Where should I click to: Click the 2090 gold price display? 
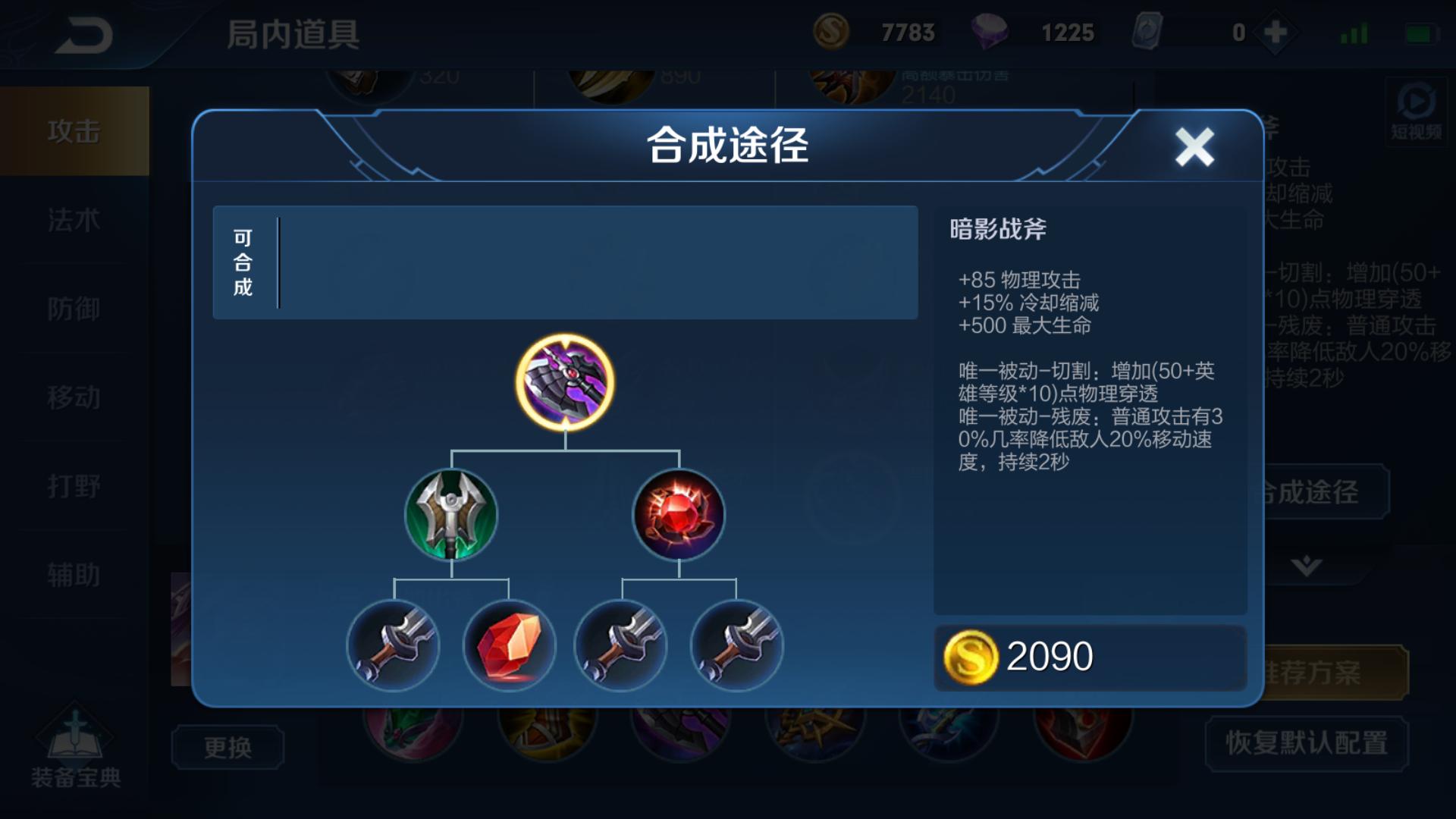coord(1046,657)
